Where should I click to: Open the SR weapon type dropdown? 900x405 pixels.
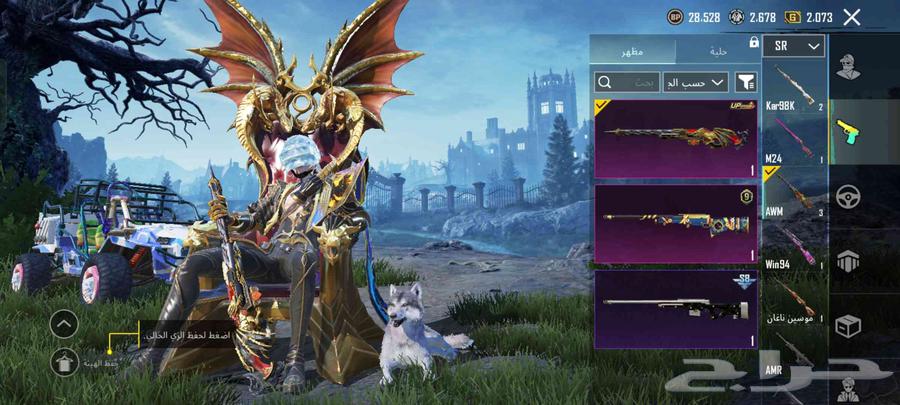[794, 46]
